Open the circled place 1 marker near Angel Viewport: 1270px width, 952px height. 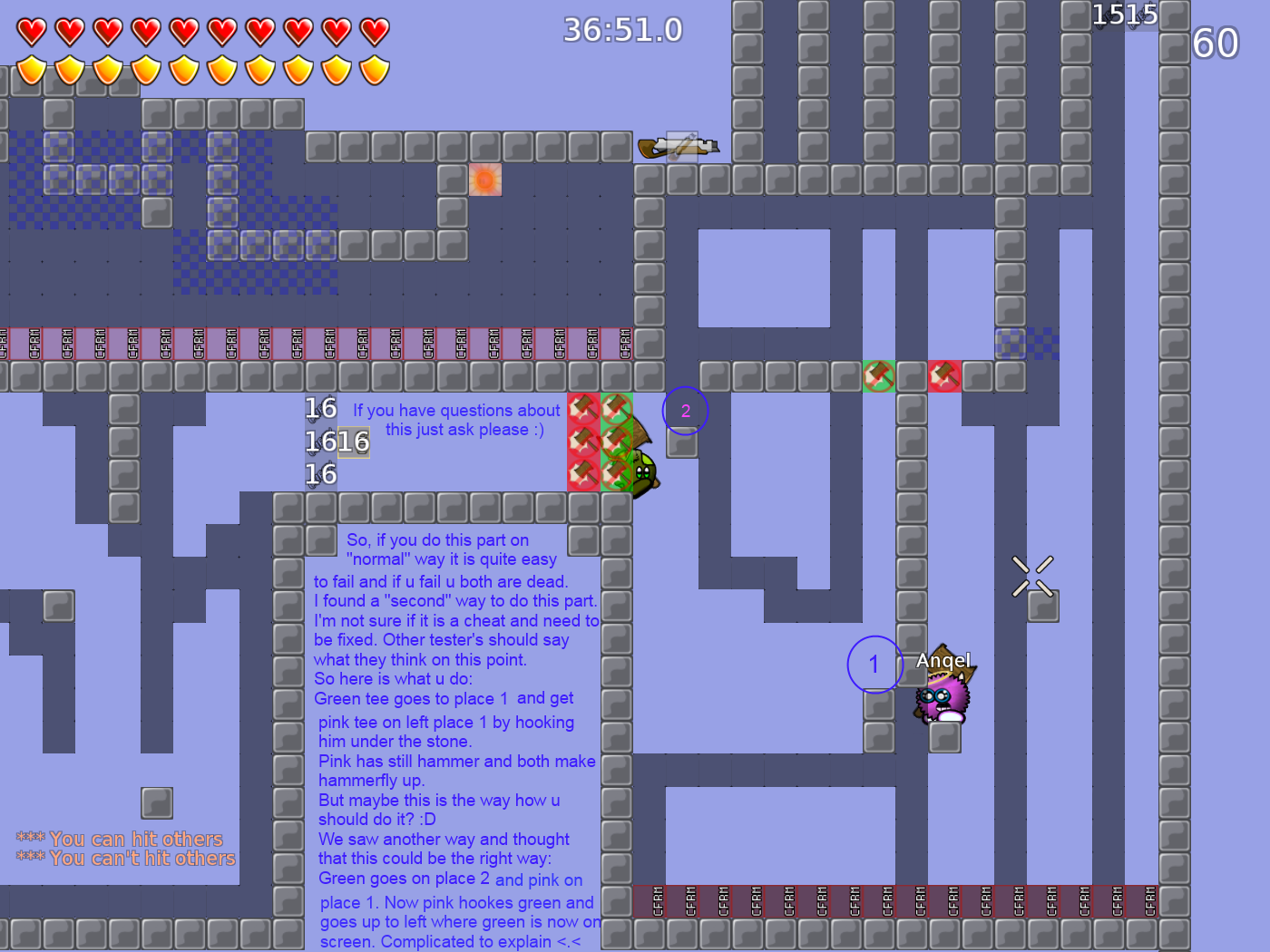874,665
